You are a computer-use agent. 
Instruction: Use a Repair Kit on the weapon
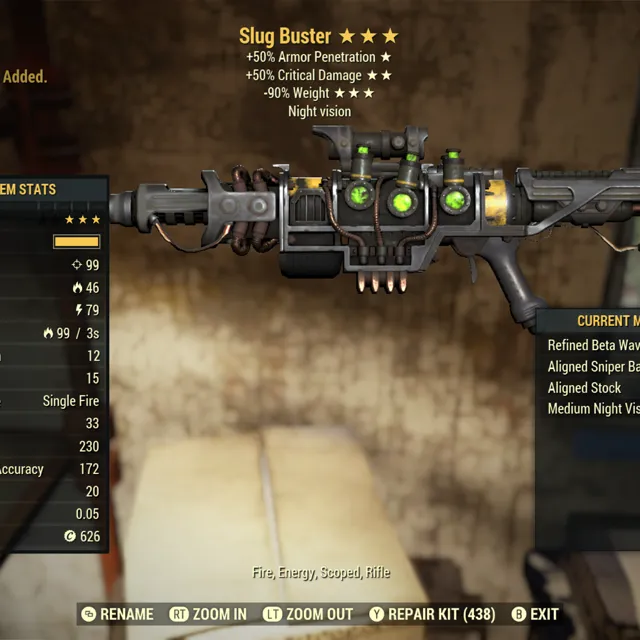(433, 614)
